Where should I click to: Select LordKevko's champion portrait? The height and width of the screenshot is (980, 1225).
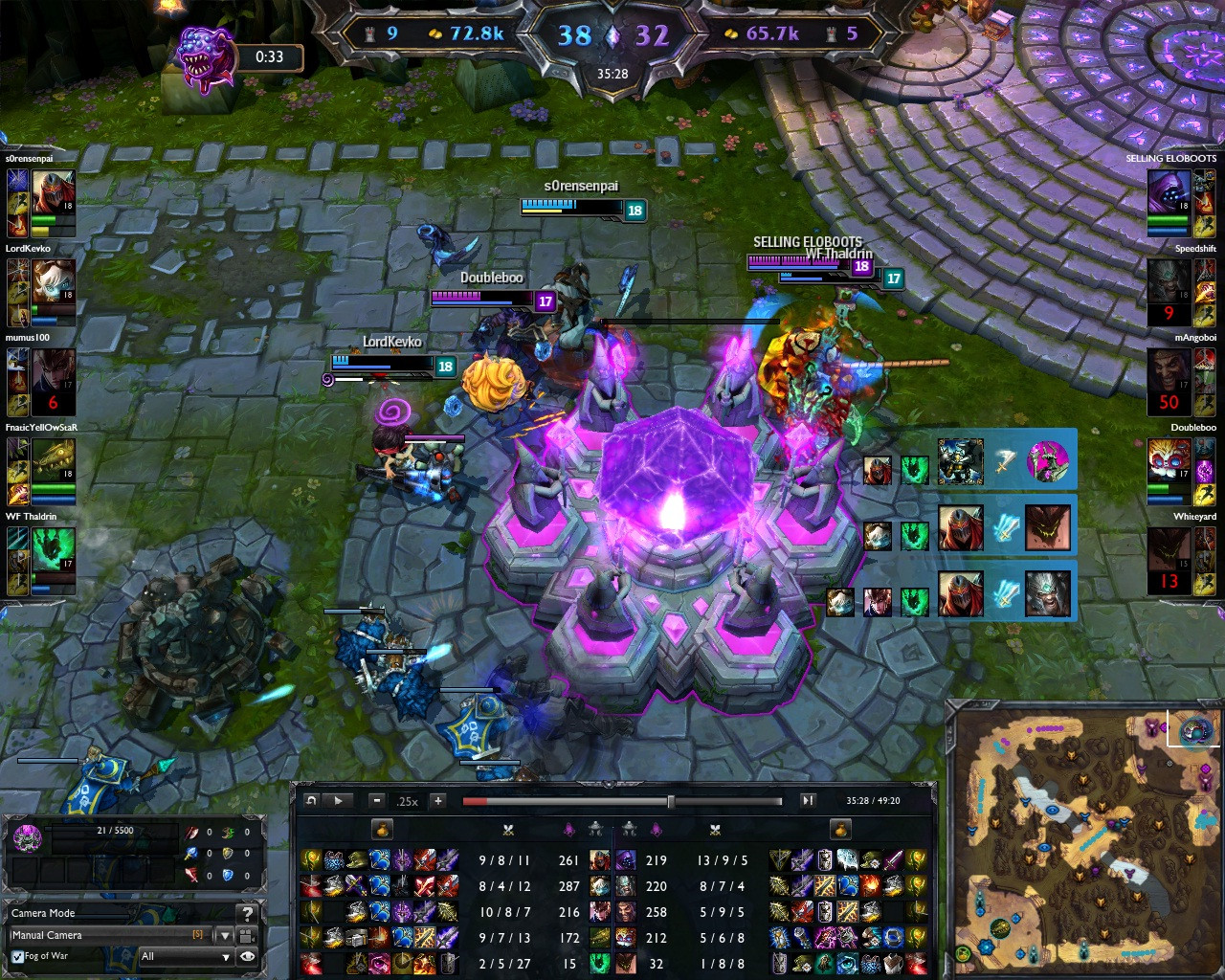tap(53, 281)
